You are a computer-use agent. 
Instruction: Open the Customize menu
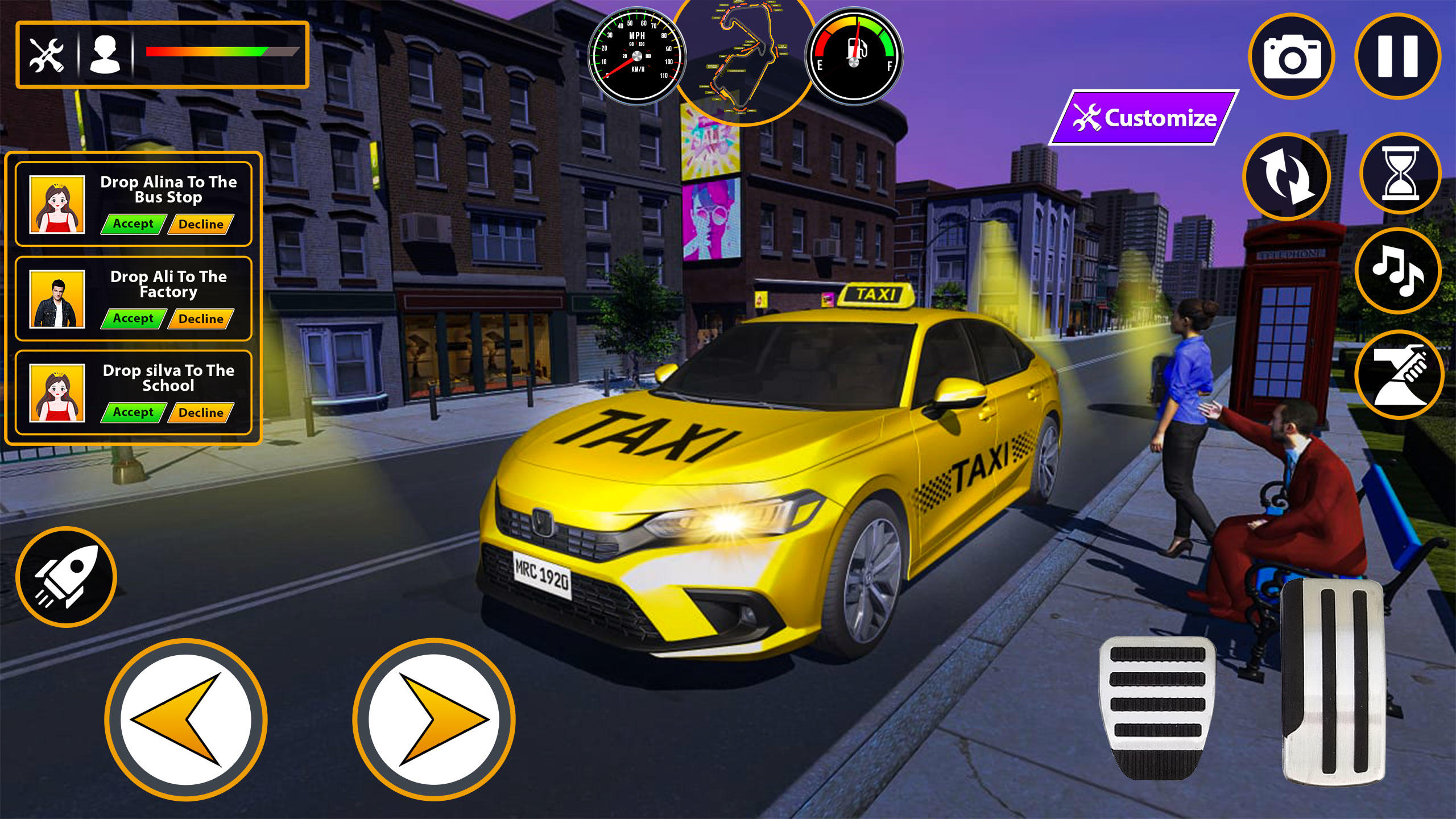[x=1149, y=118]
